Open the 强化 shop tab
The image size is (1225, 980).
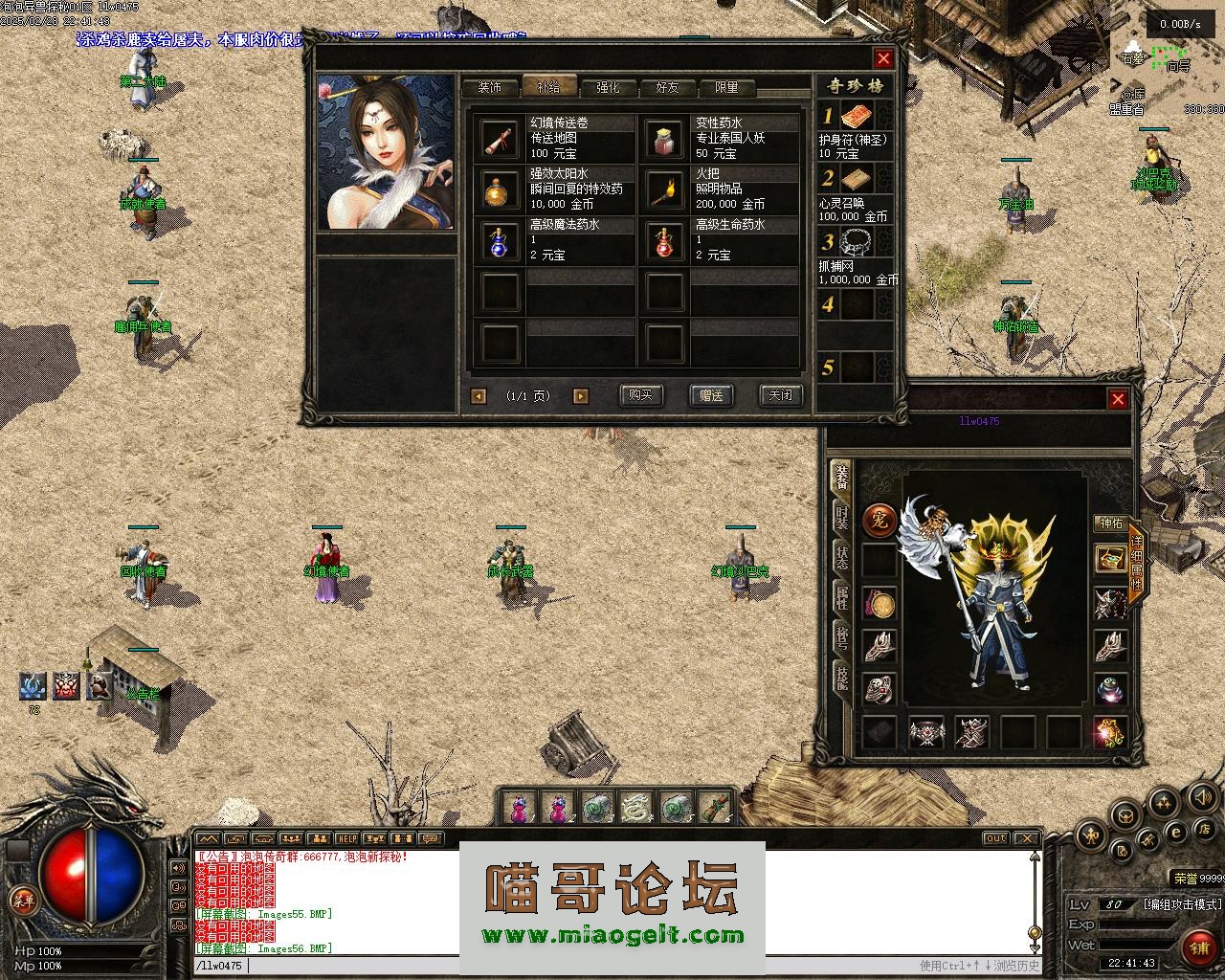[608, 87]
